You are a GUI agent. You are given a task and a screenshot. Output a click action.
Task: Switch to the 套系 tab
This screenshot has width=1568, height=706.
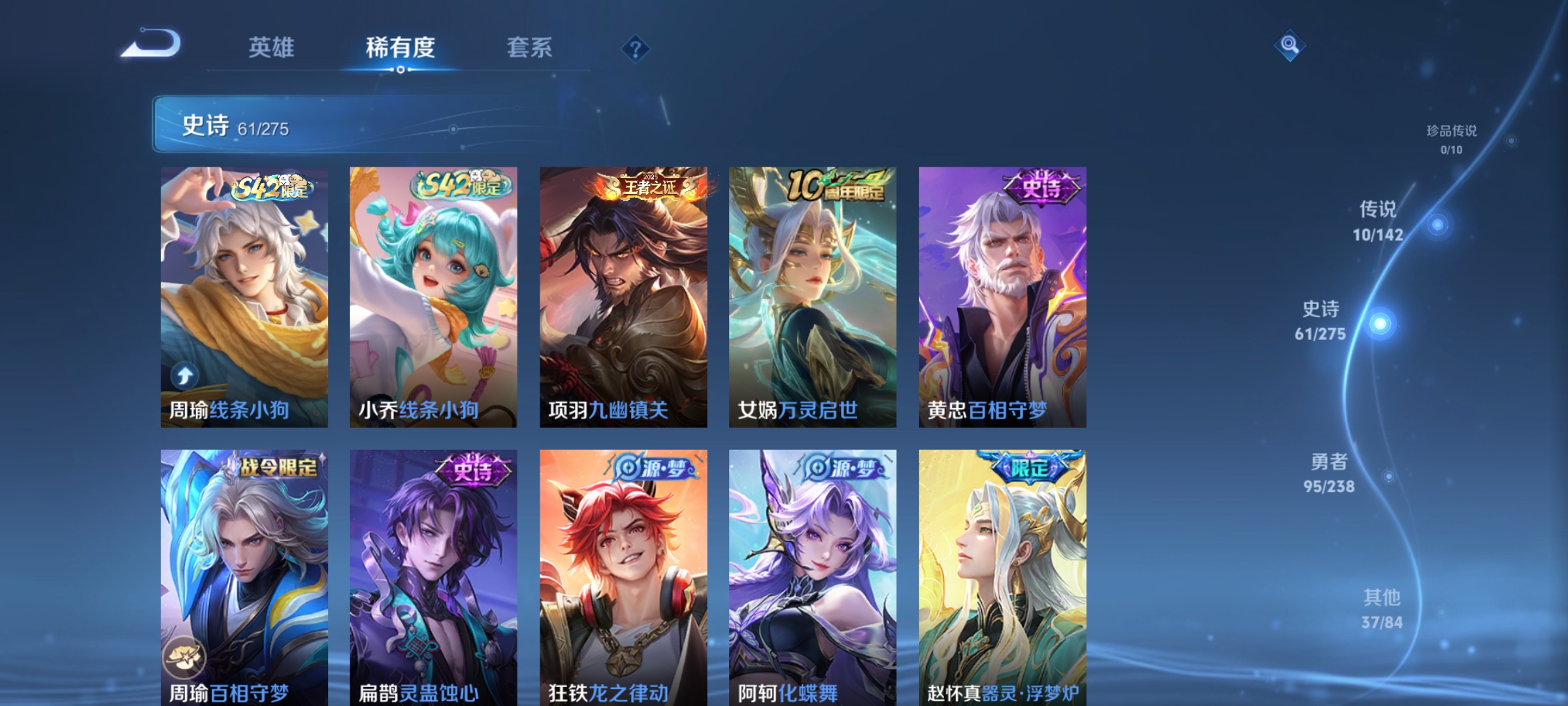point(530,47)
